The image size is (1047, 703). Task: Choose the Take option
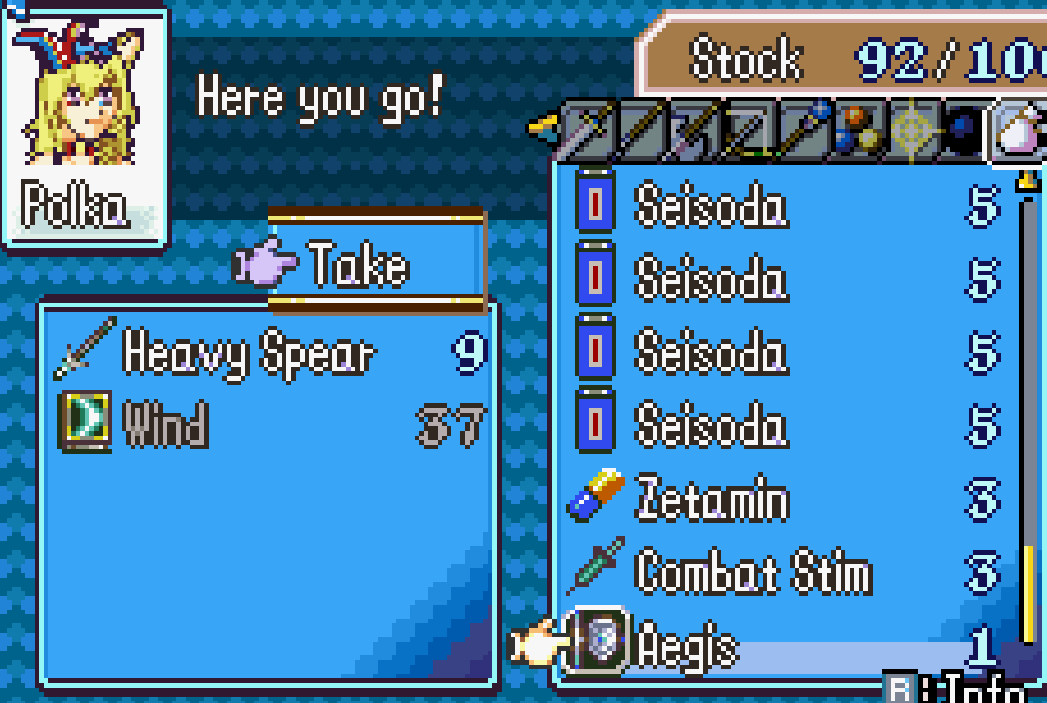coord(358,266)
